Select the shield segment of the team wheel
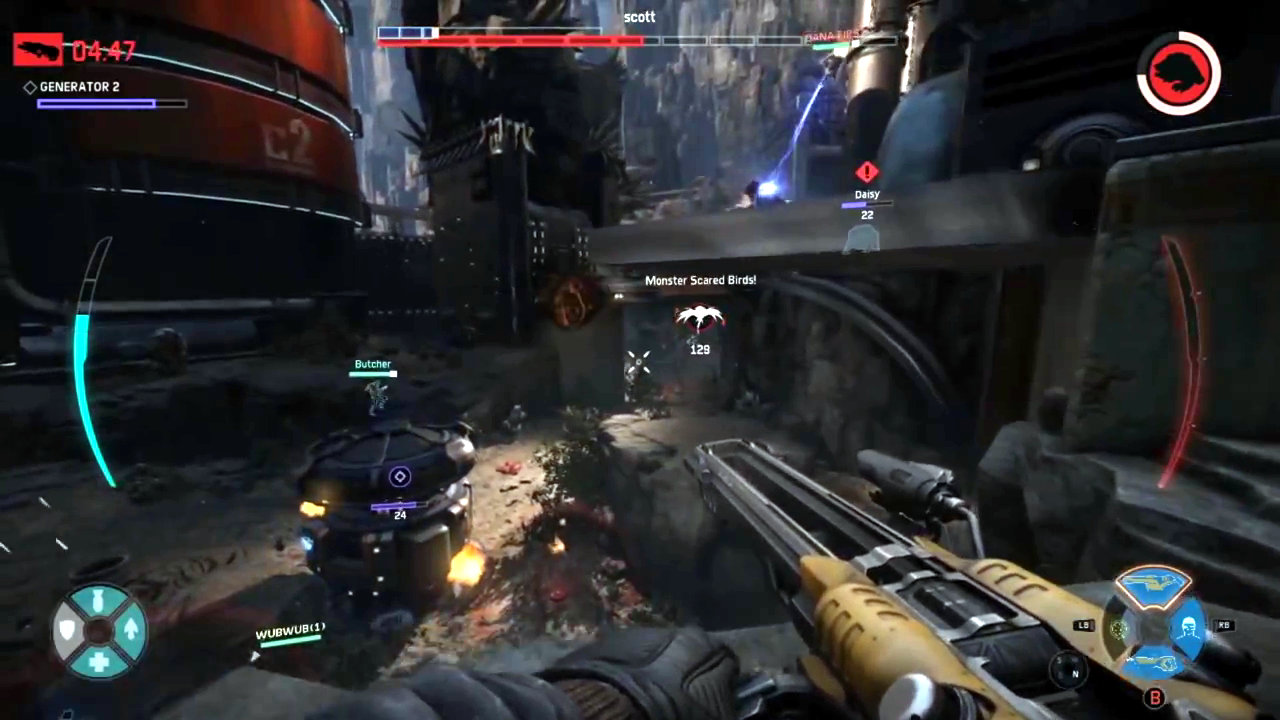1280x720 pixels. coord(68,630)
